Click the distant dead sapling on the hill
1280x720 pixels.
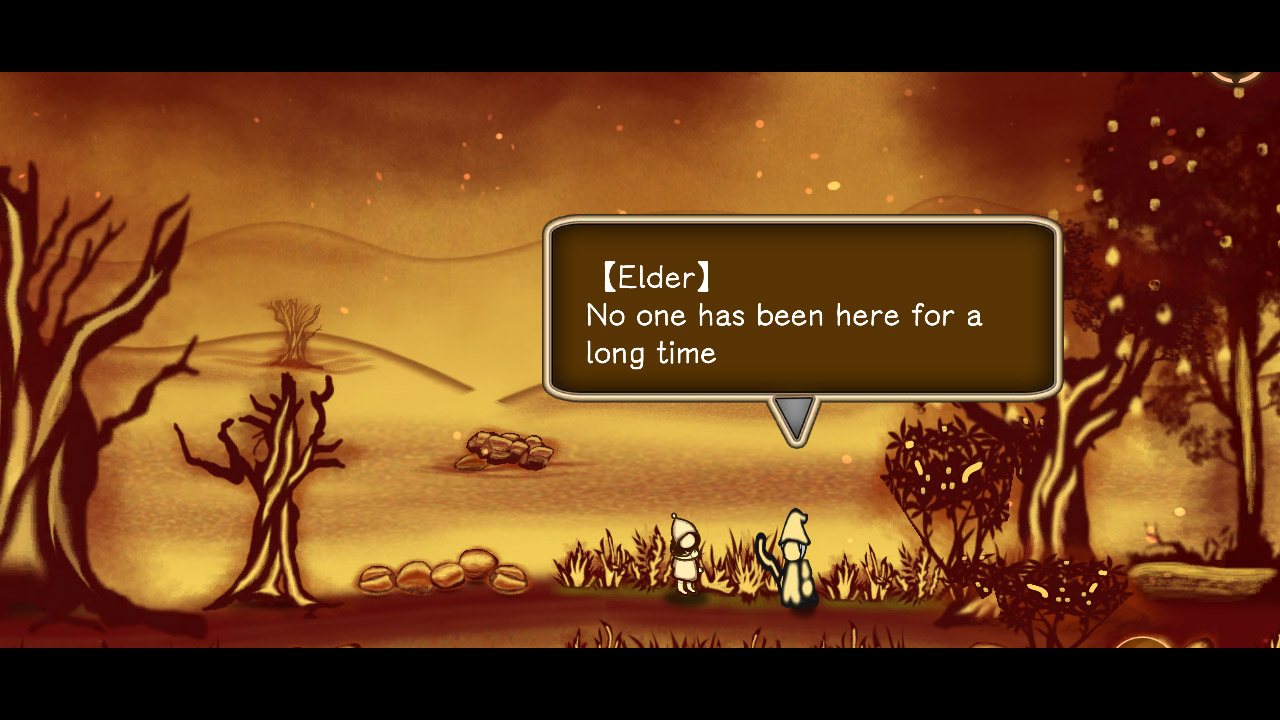pyautogui.click(x=293, y=330)
